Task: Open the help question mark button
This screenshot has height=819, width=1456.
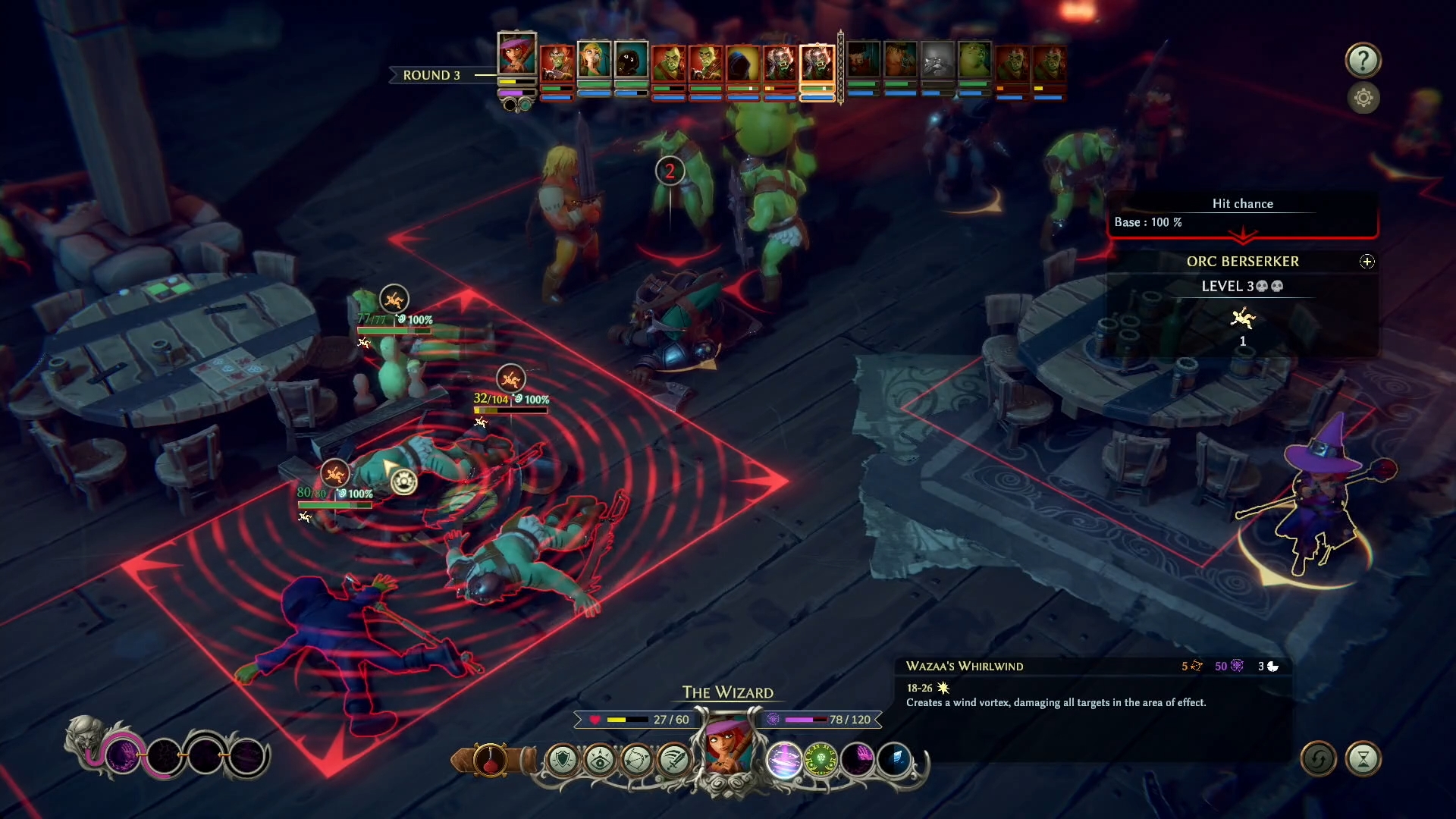Action: (1363, 60)
